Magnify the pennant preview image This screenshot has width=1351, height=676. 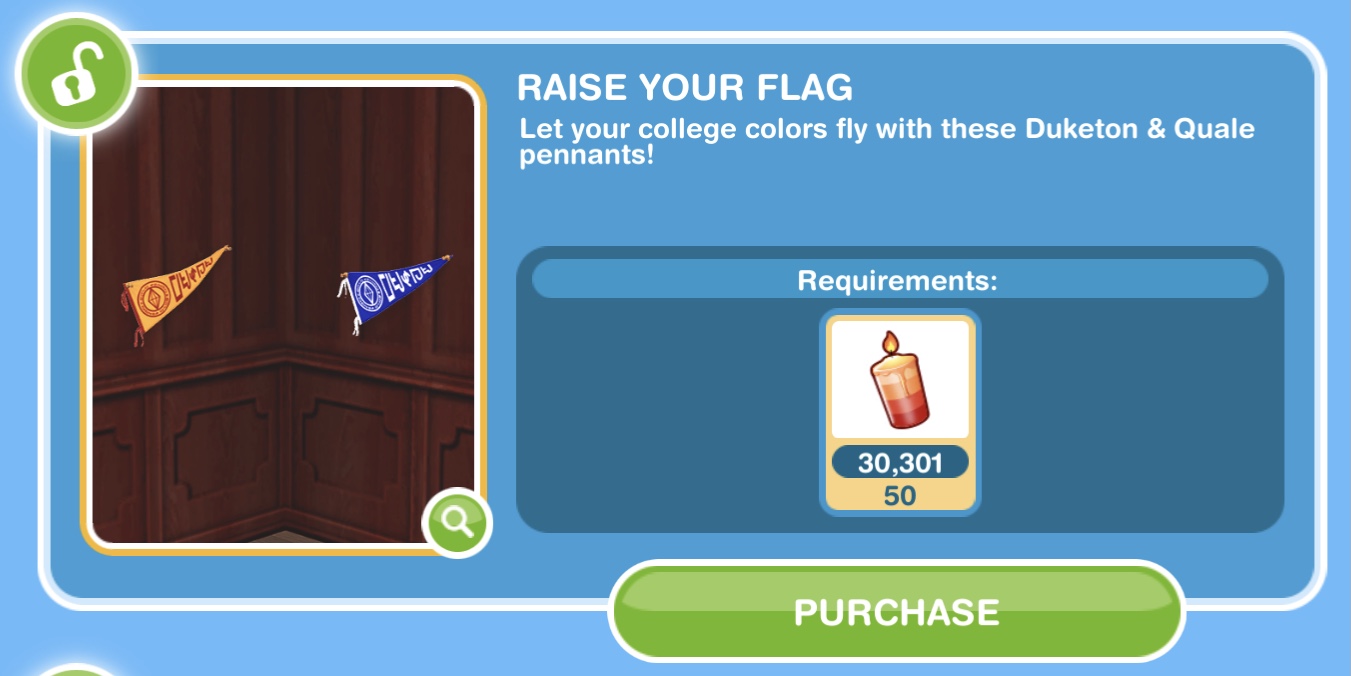(457, 522)
